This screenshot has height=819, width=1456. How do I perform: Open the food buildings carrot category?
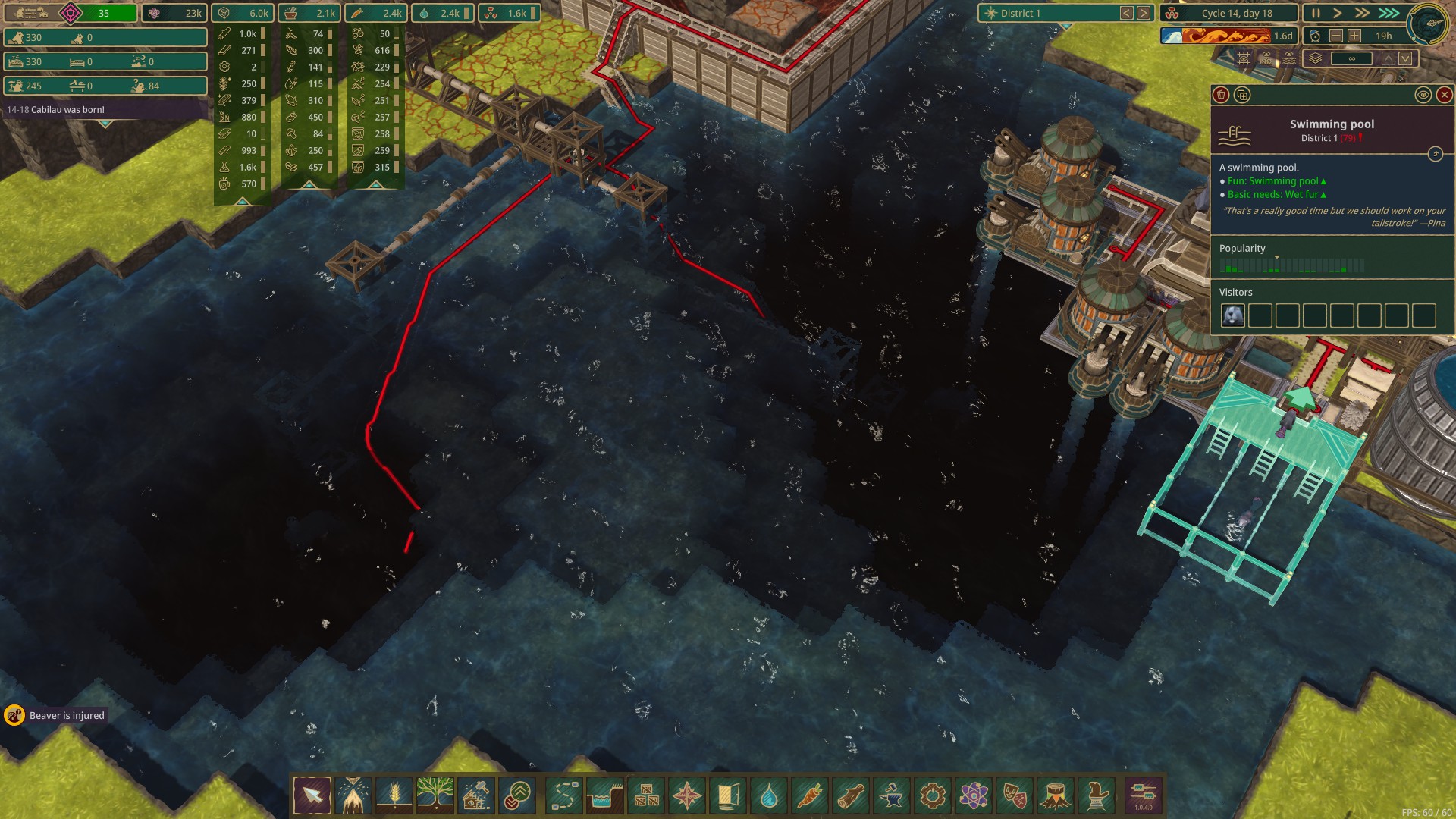coord(810,795)
